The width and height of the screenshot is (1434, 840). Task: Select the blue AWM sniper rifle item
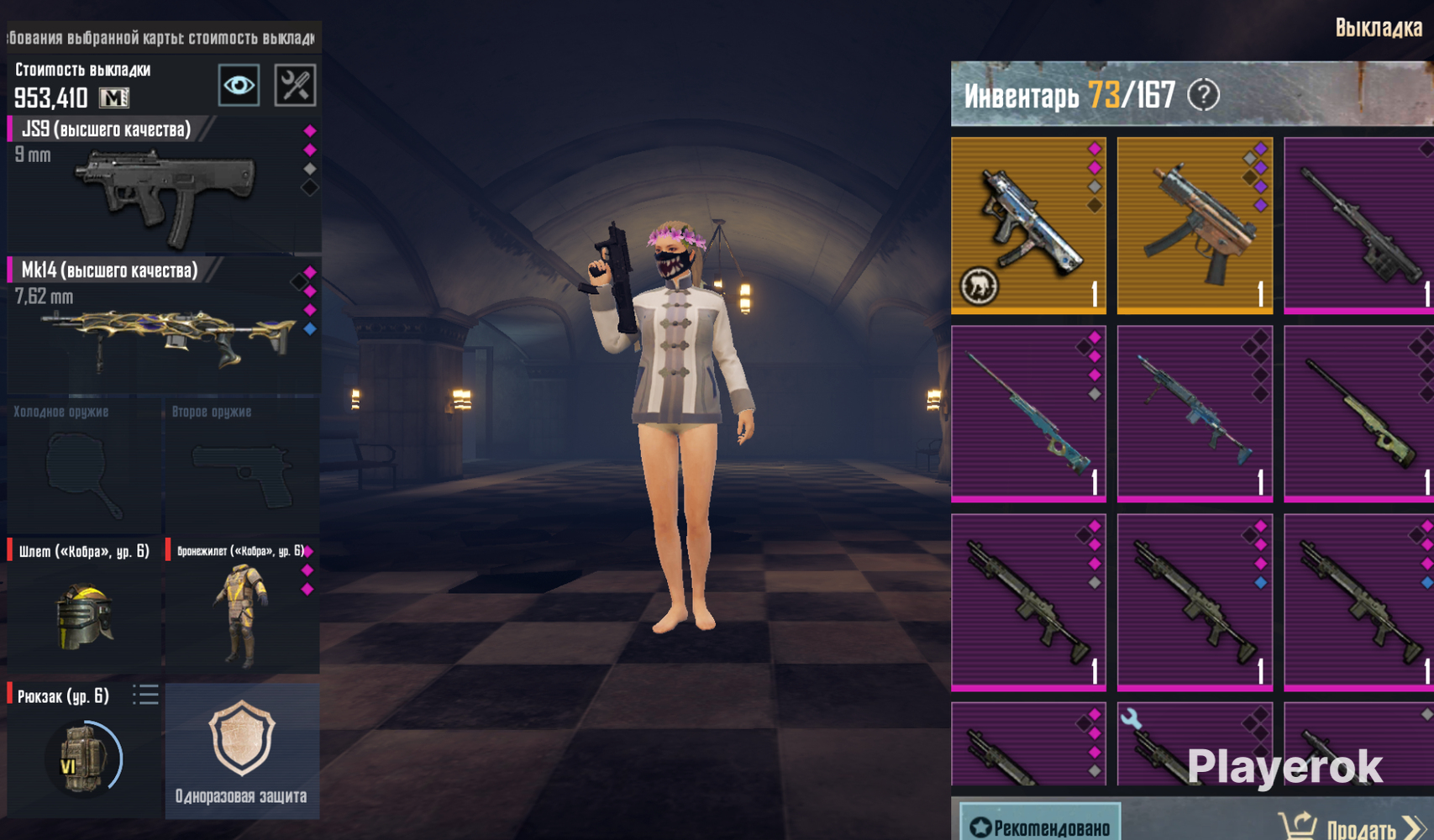pos(1027,413)
